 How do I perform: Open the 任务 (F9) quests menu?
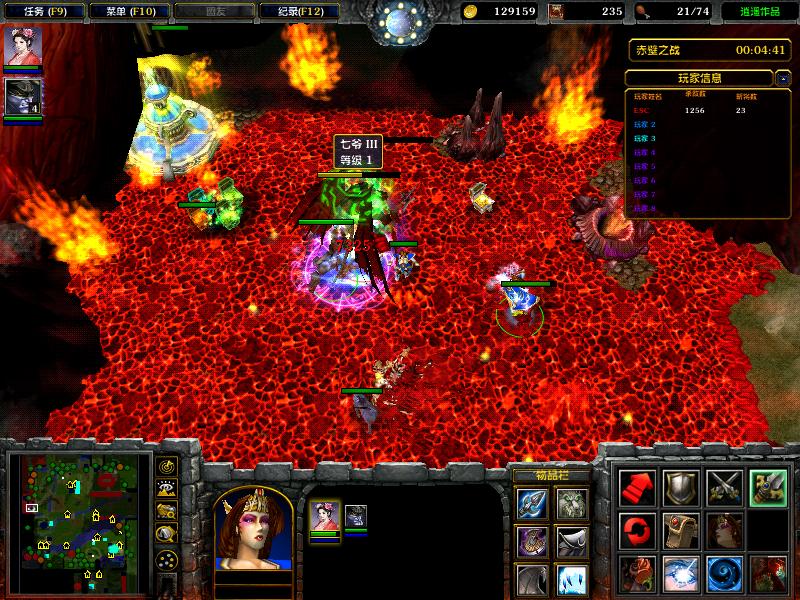pos(42,12)
